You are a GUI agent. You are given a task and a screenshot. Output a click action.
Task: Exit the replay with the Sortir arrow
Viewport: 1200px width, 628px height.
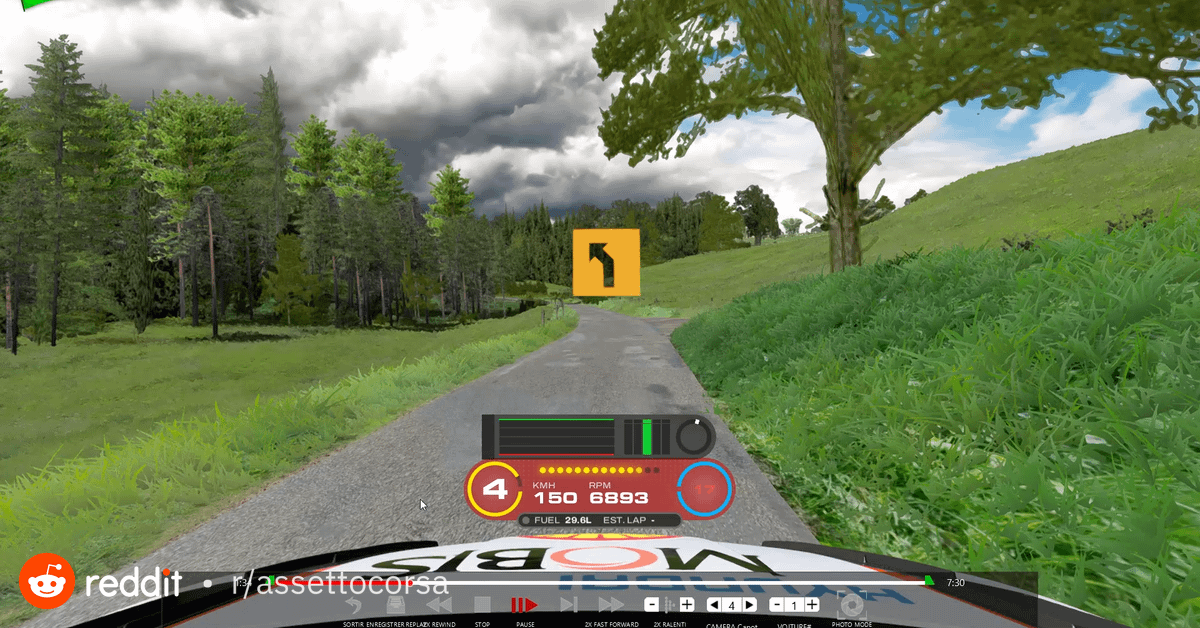click(x=352, y=605)
